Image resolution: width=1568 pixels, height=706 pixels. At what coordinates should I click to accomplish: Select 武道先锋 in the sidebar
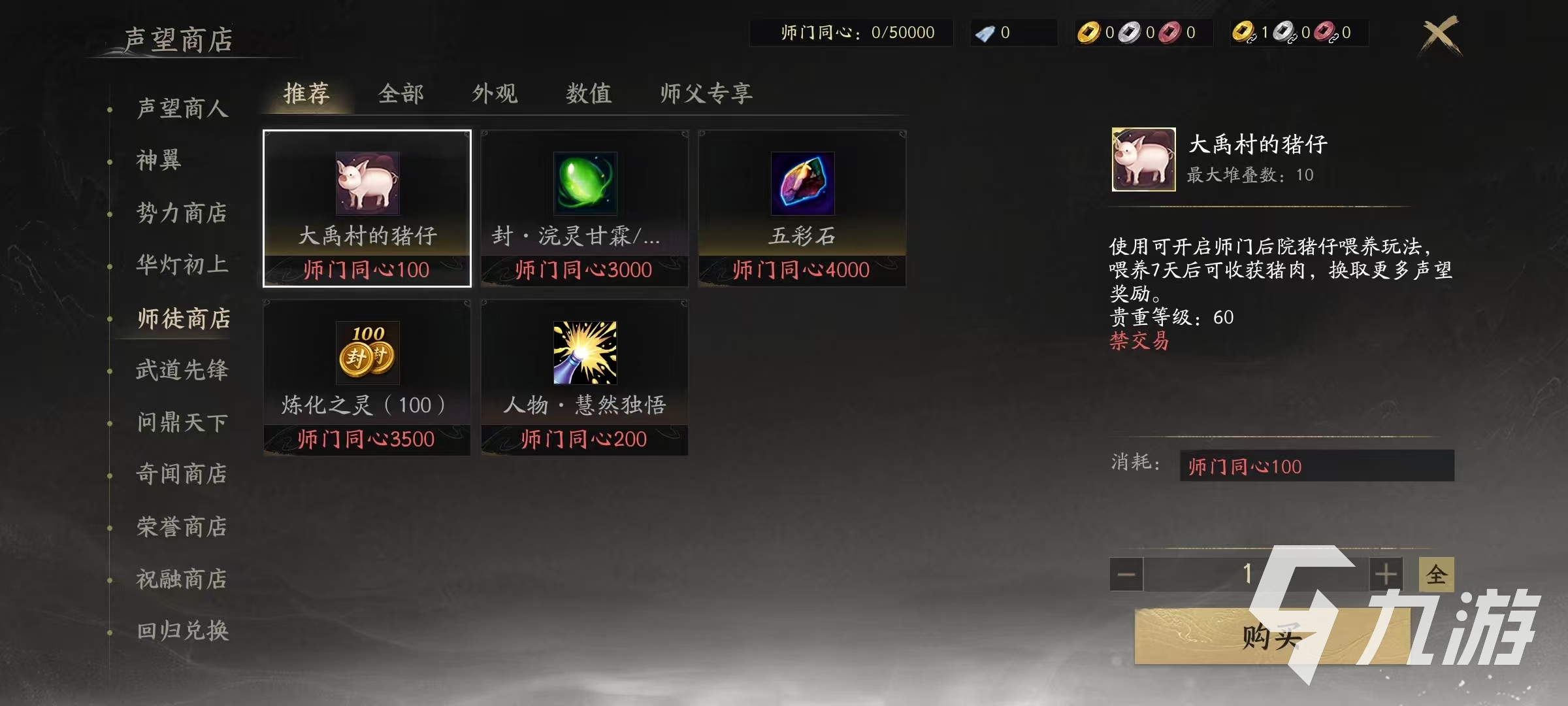(x=183, y=370)
